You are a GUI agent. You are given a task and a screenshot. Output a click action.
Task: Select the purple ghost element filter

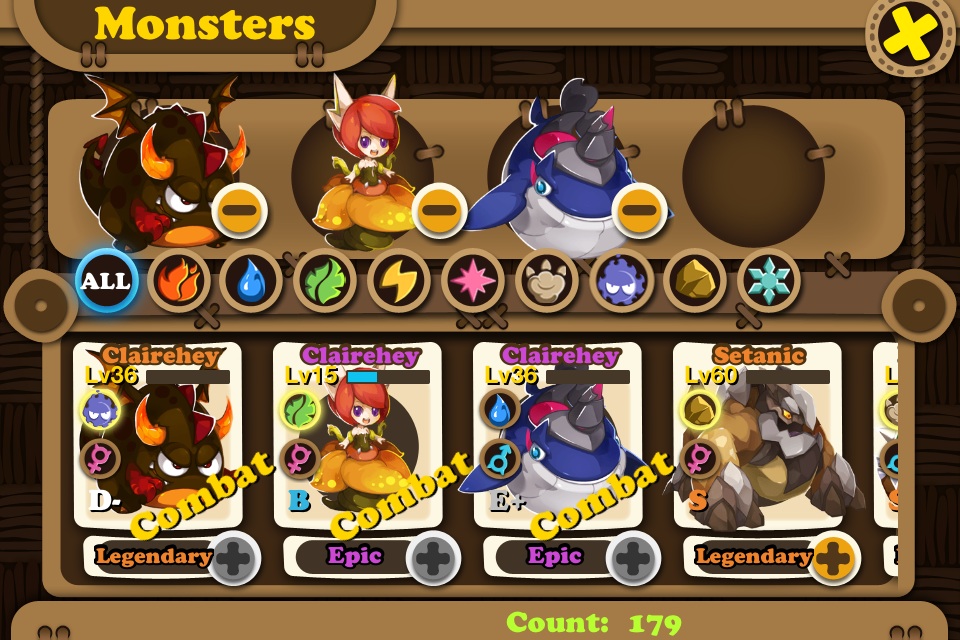[x=621, y=281]
